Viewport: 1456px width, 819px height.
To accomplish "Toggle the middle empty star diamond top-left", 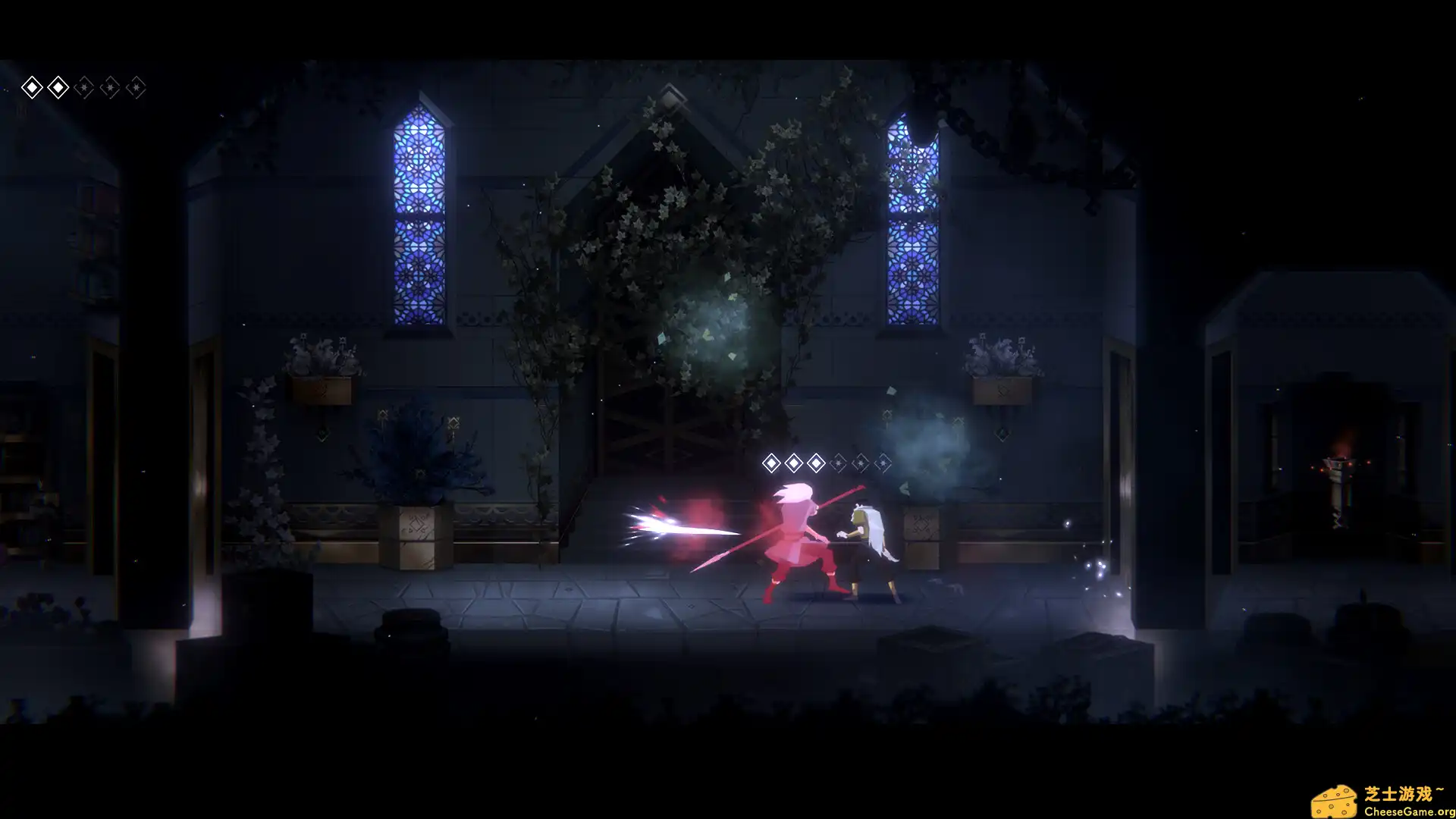I will pyautogui.click(x=110, y=87).
